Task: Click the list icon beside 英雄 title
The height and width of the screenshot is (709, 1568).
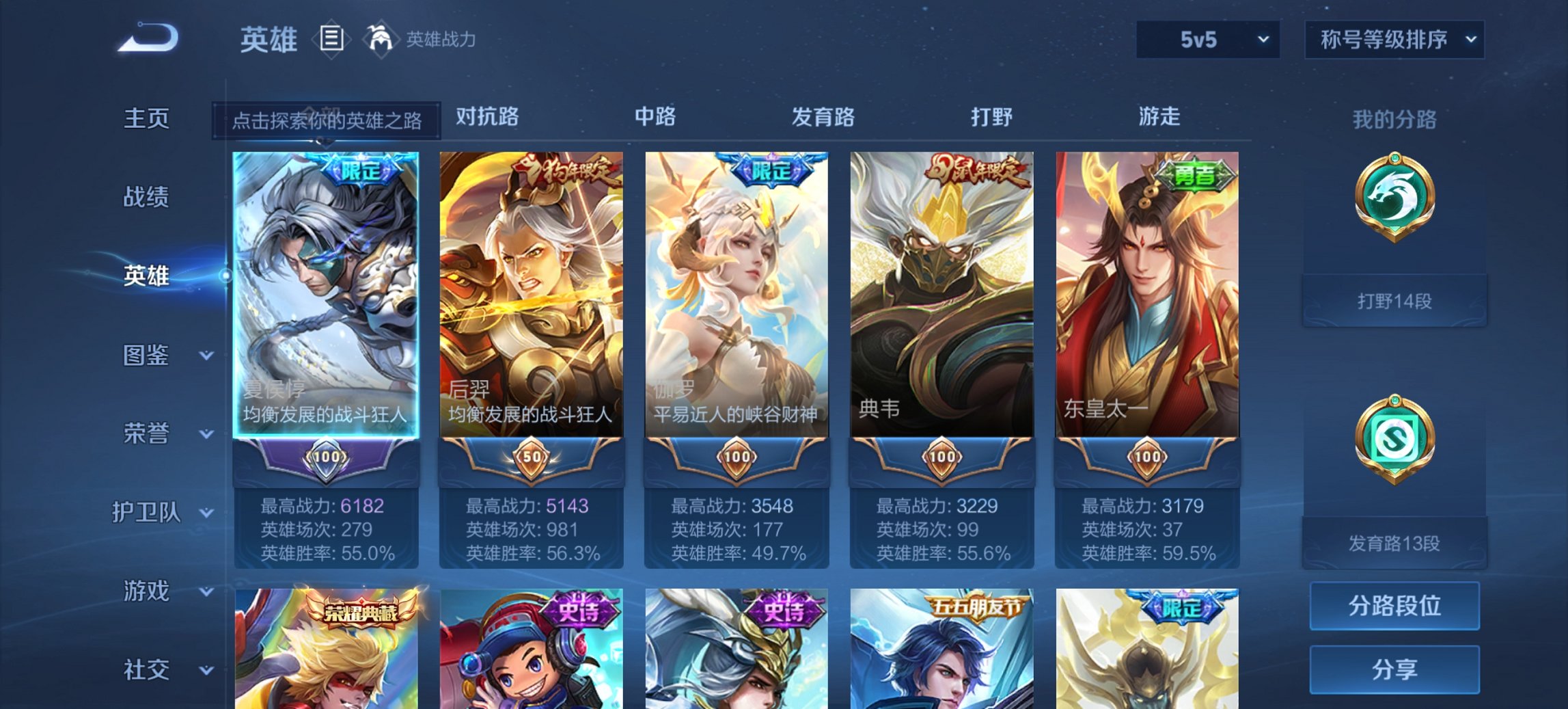Action: (x=331, y=39)
